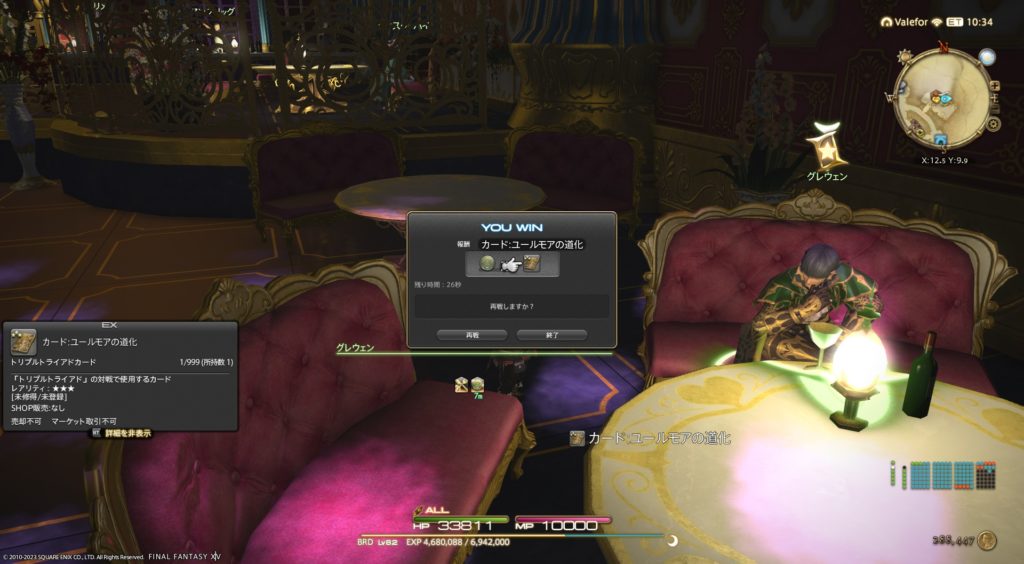
Task: Open minimap settings gear icon
Action: pos(993,125)
